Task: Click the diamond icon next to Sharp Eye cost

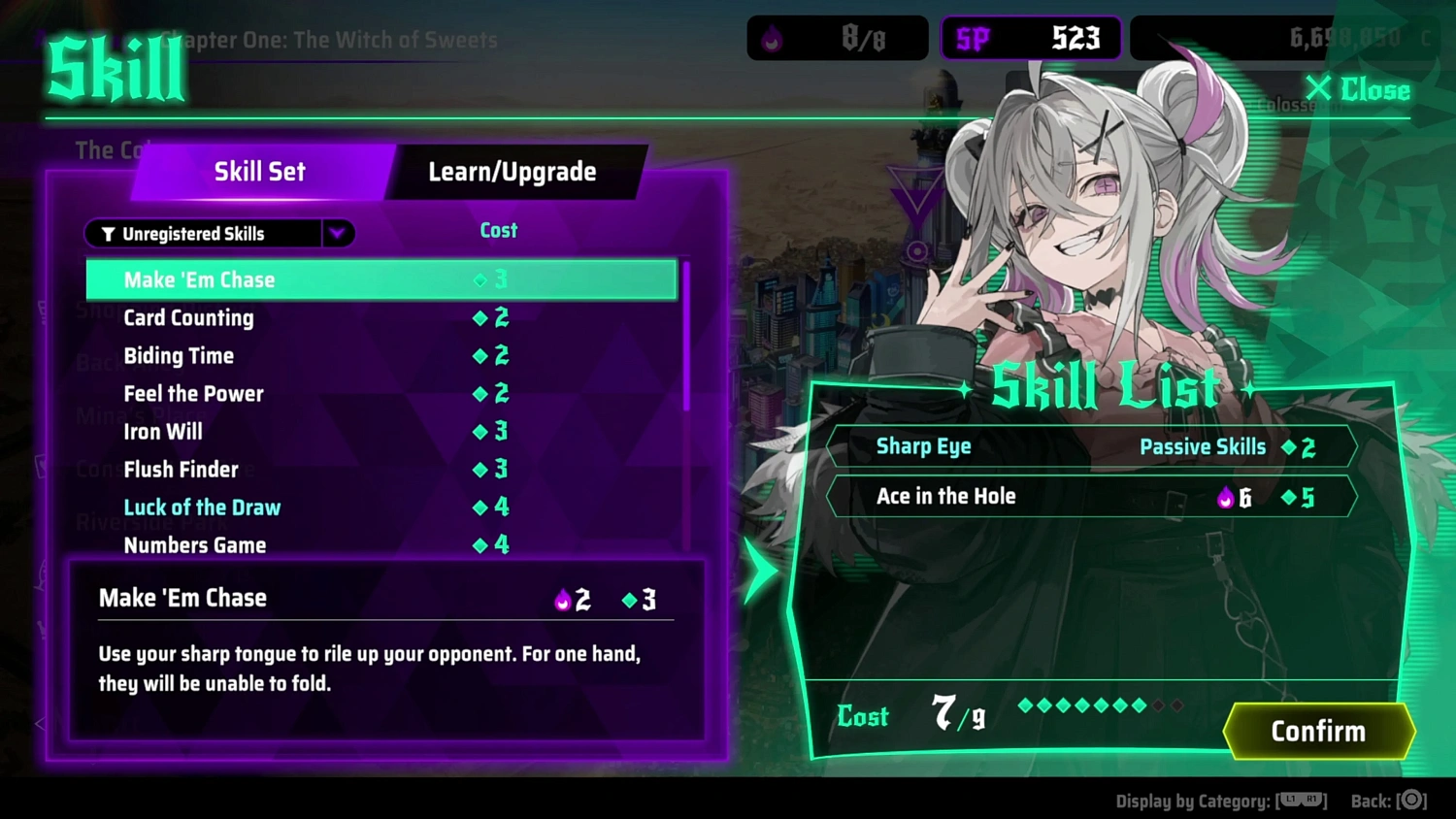Action: pyautogui.click(x=1291, y=447)
